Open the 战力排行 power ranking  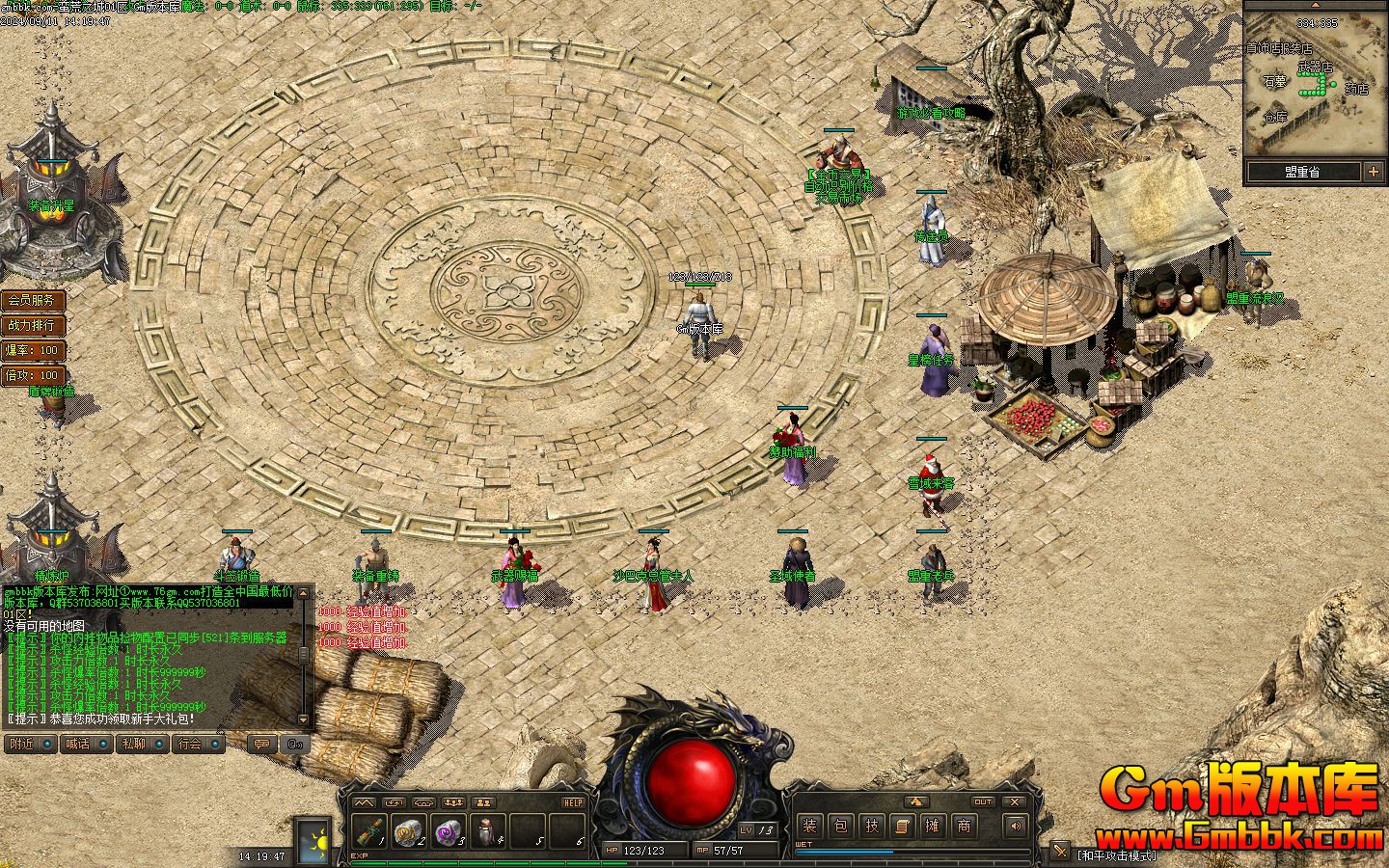pos(32,325)
